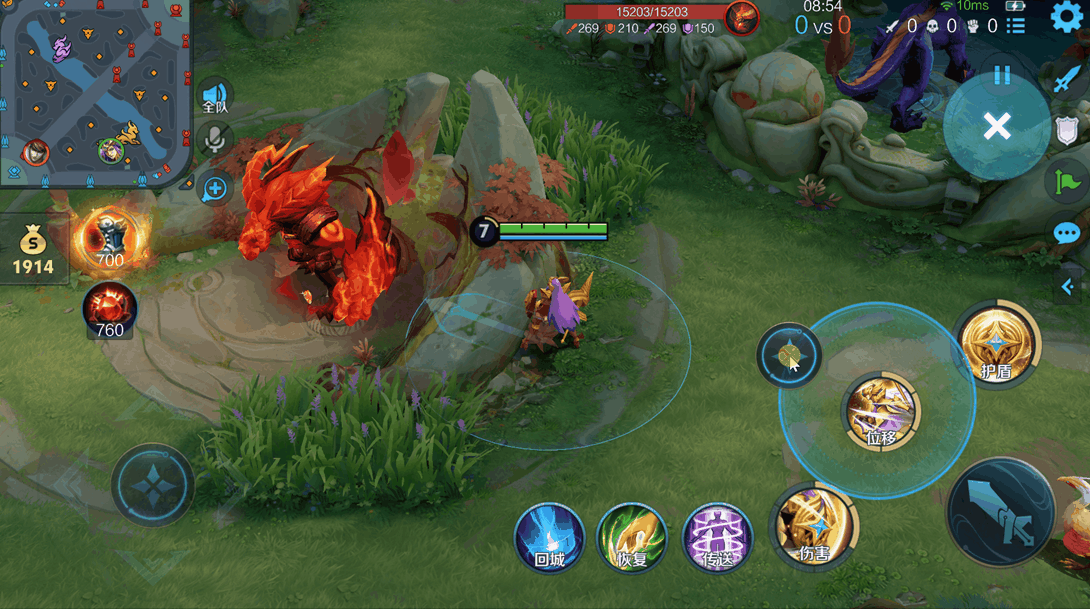The width and height of the screenshot is (1090, 609).
Task: Cast the 伤害 damage skill
Action: [x=814, y=526]
